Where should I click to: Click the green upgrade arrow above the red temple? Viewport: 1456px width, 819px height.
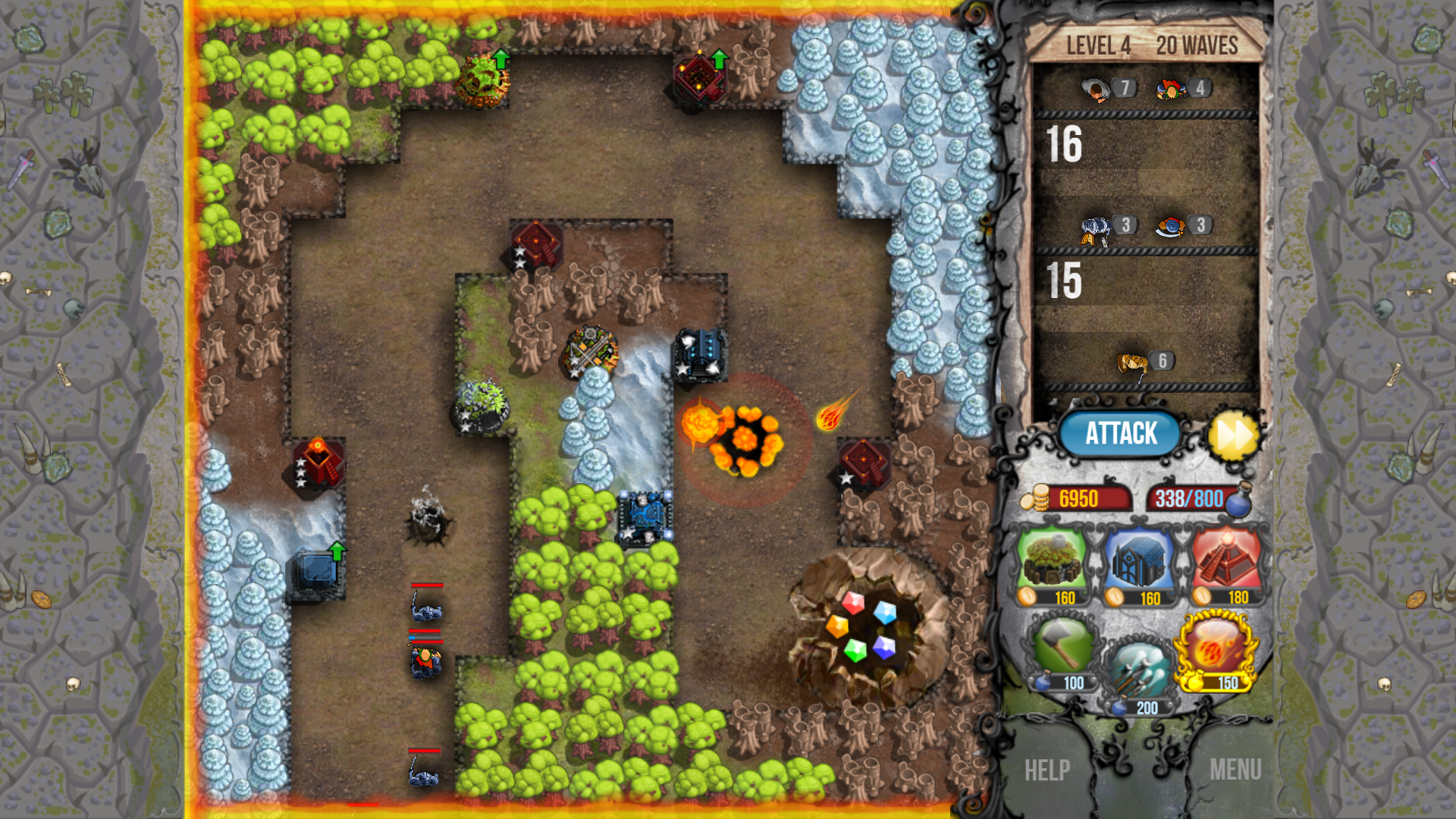coord(720,58)
